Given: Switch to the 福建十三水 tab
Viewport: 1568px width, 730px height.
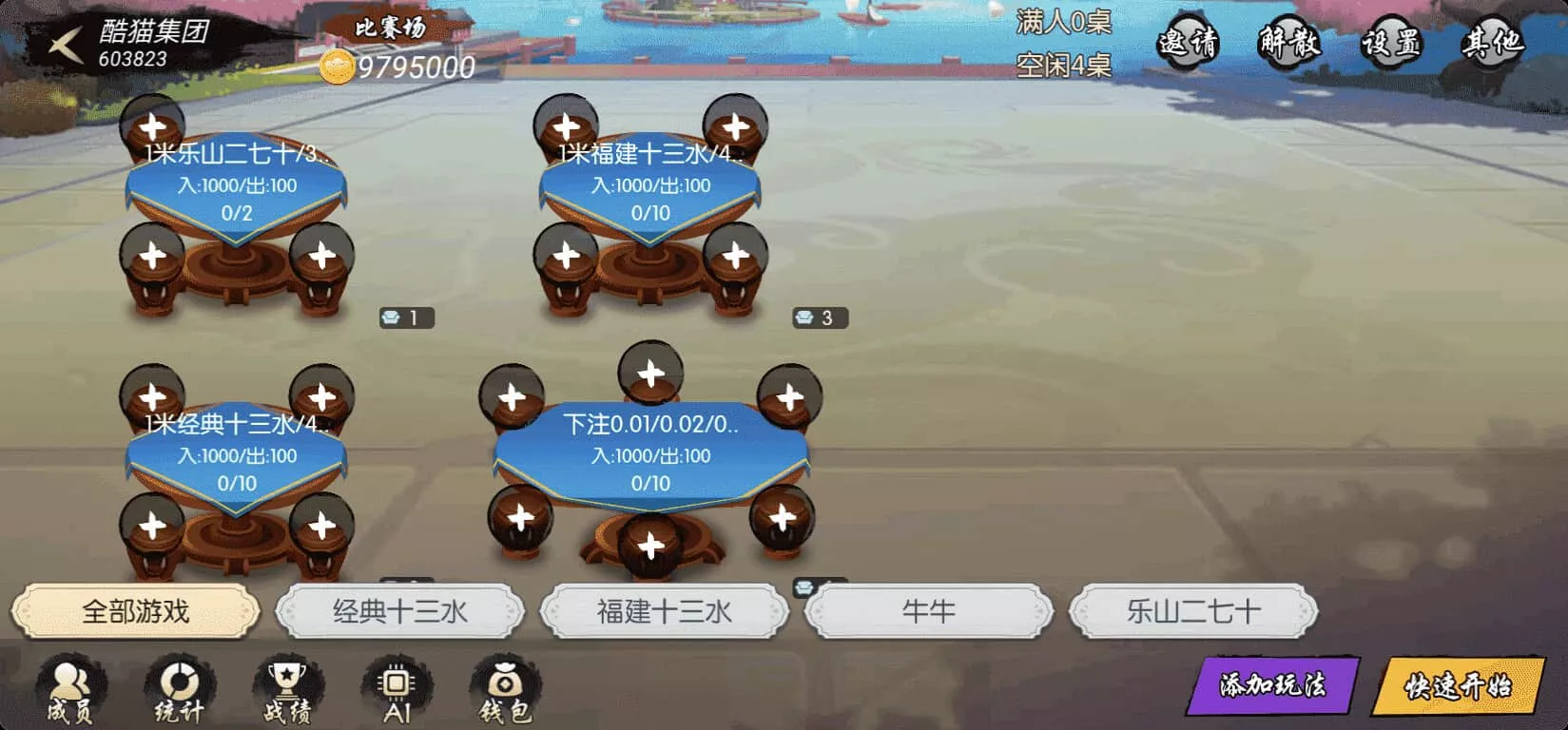Looking at the screenshot, I should (x=663, y=611).
